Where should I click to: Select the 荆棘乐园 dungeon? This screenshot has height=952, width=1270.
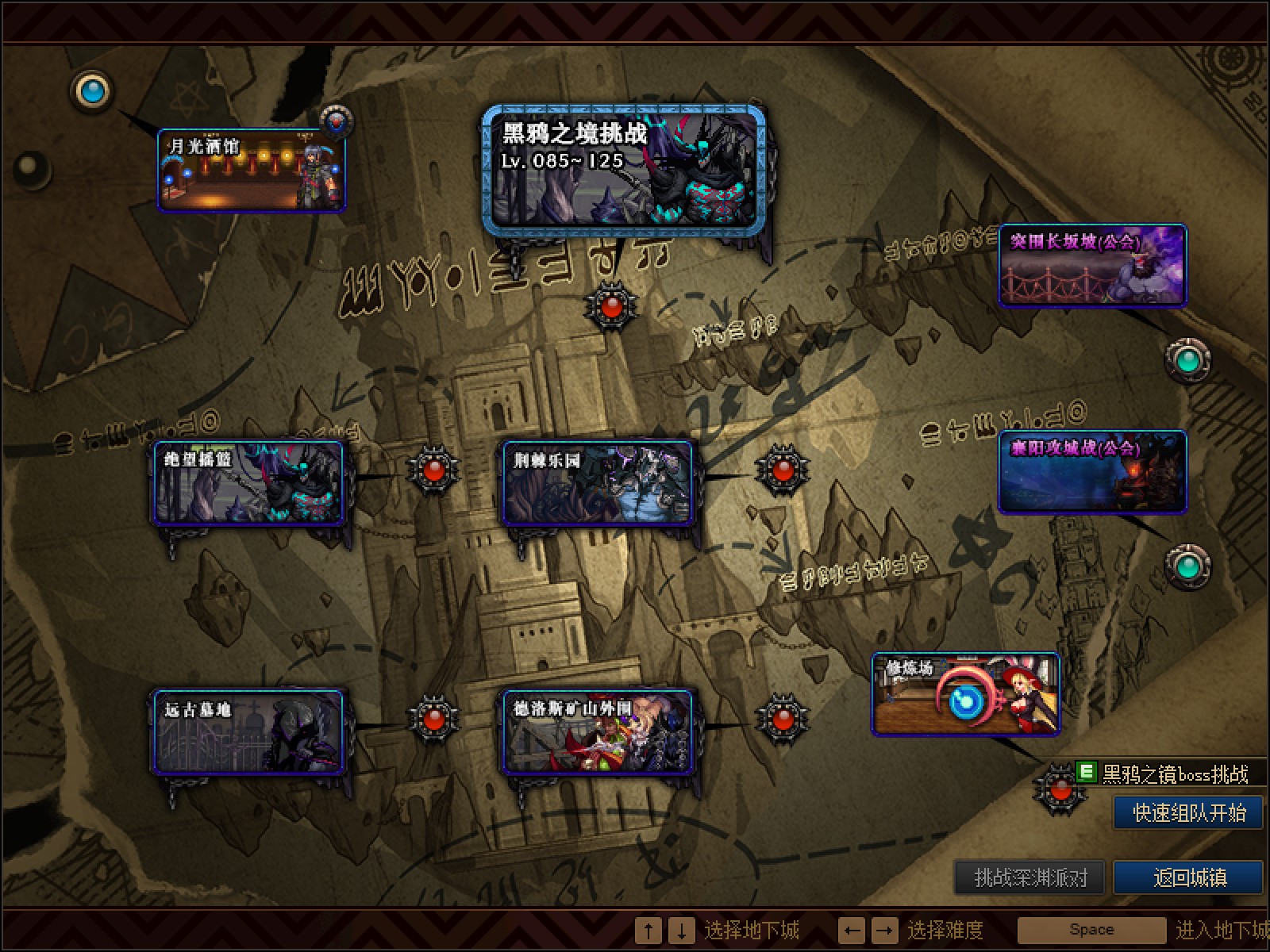point(598,483)
